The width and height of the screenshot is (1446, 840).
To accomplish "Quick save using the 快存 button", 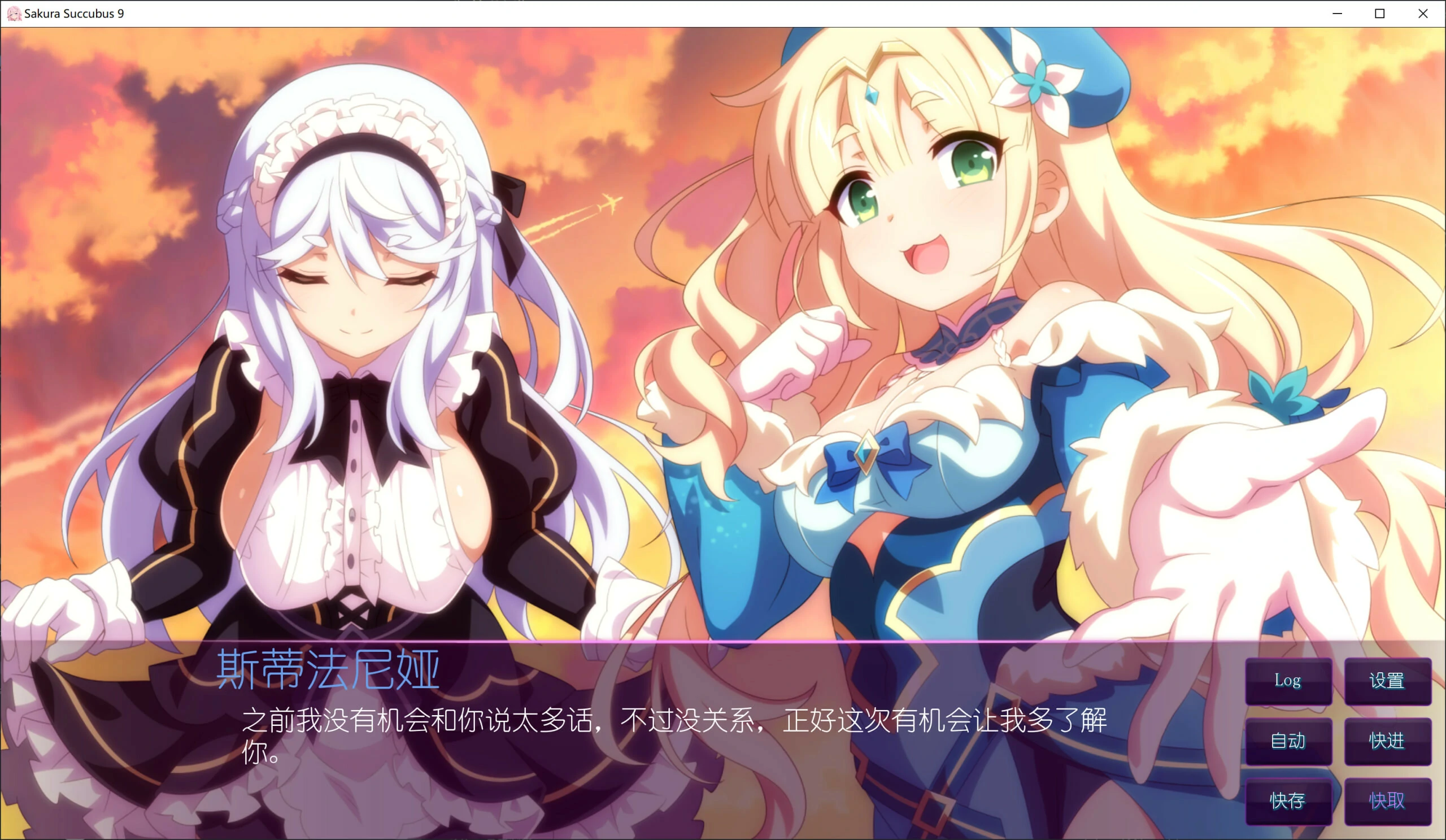I will point(1289,802).
